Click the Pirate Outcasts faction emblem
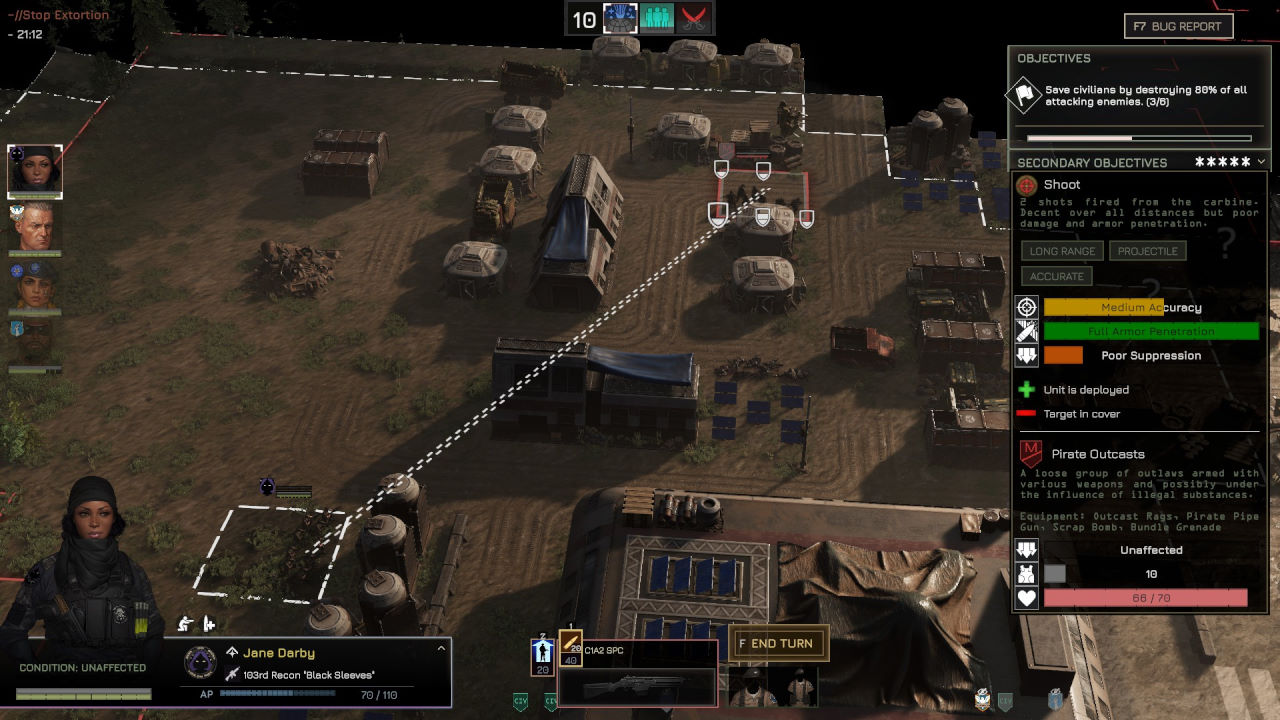This screenshot has height=720, width=1280. pos(1030,454)
